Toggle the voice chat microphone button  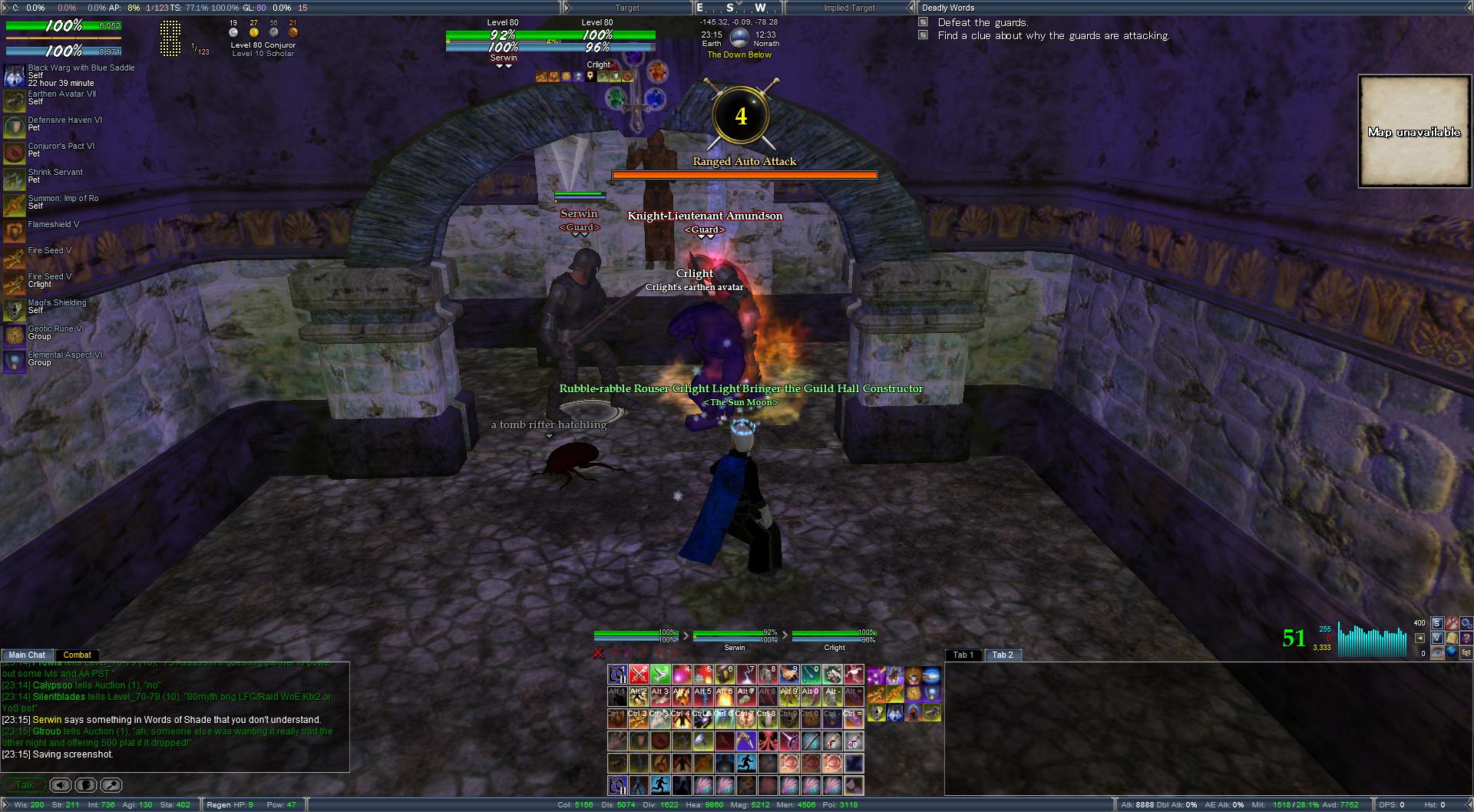[86, 785]
